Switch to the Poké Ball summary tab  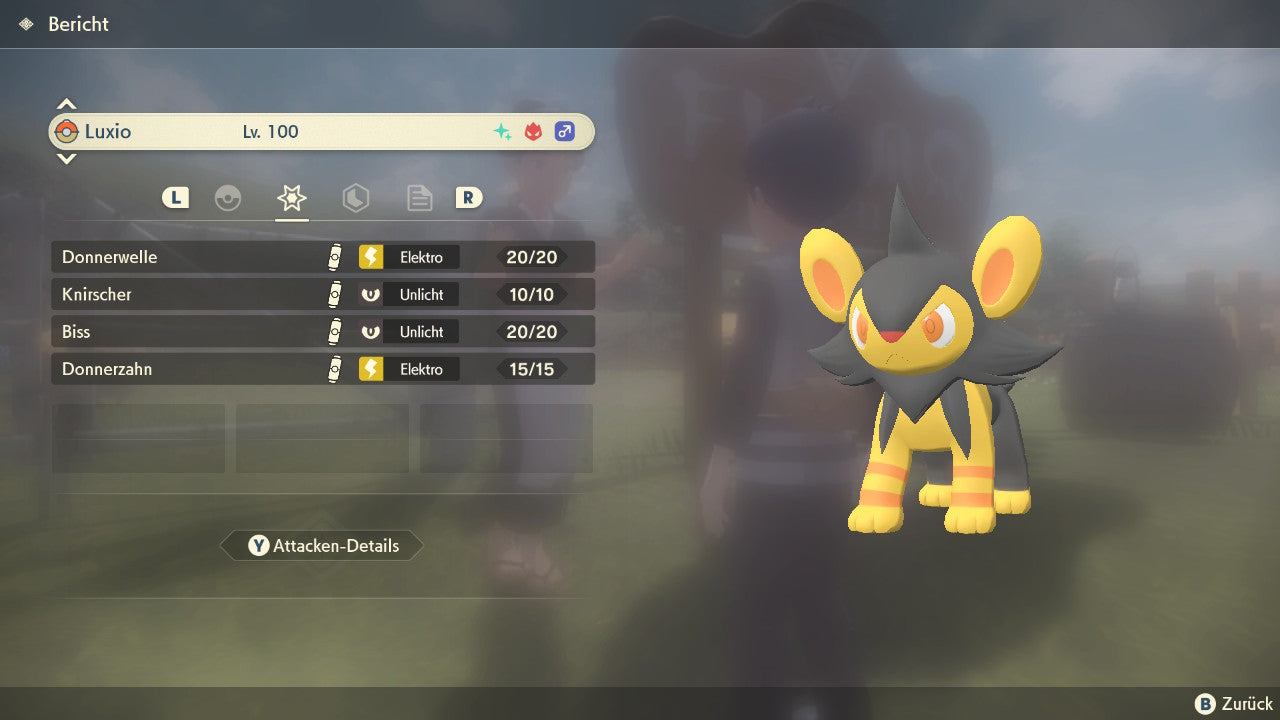point(228,198)
